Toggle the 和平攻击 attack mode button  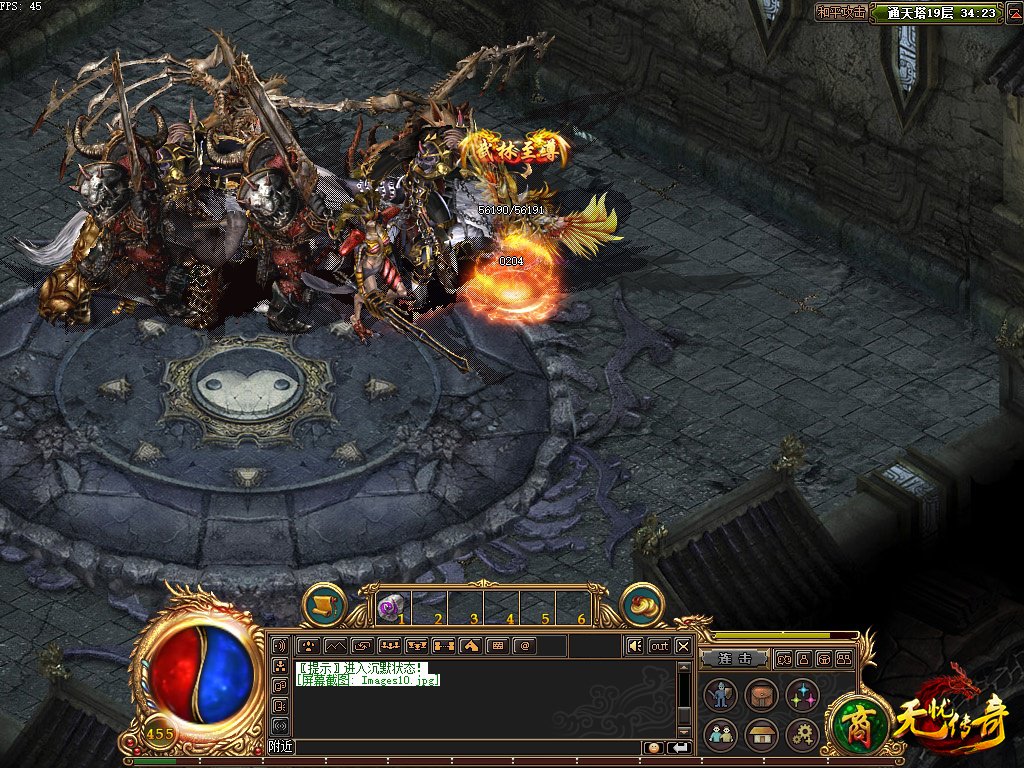pyautogui.click(x=840, y=13)
